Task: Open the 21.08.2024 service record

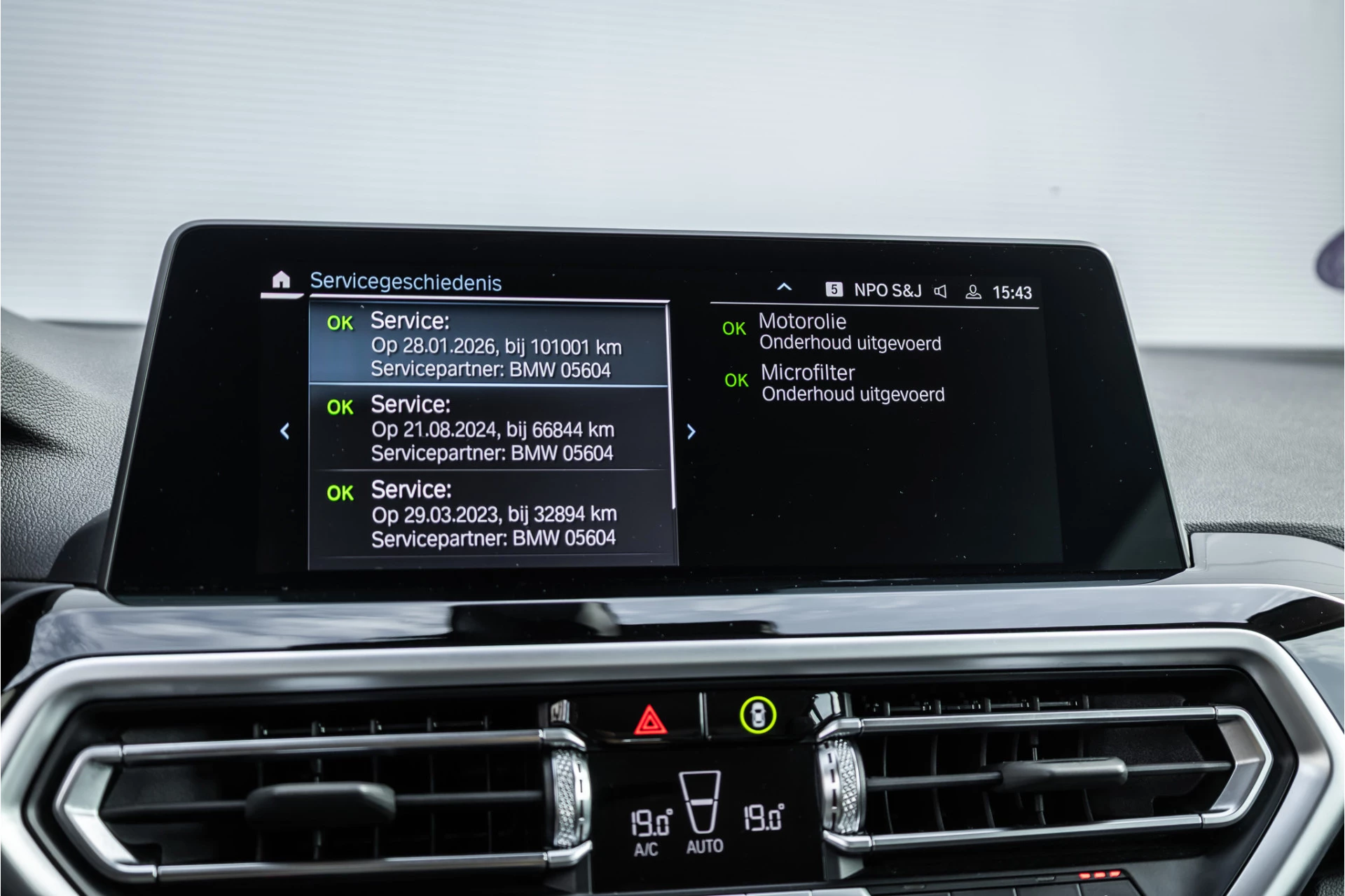Action: point(490,429)
